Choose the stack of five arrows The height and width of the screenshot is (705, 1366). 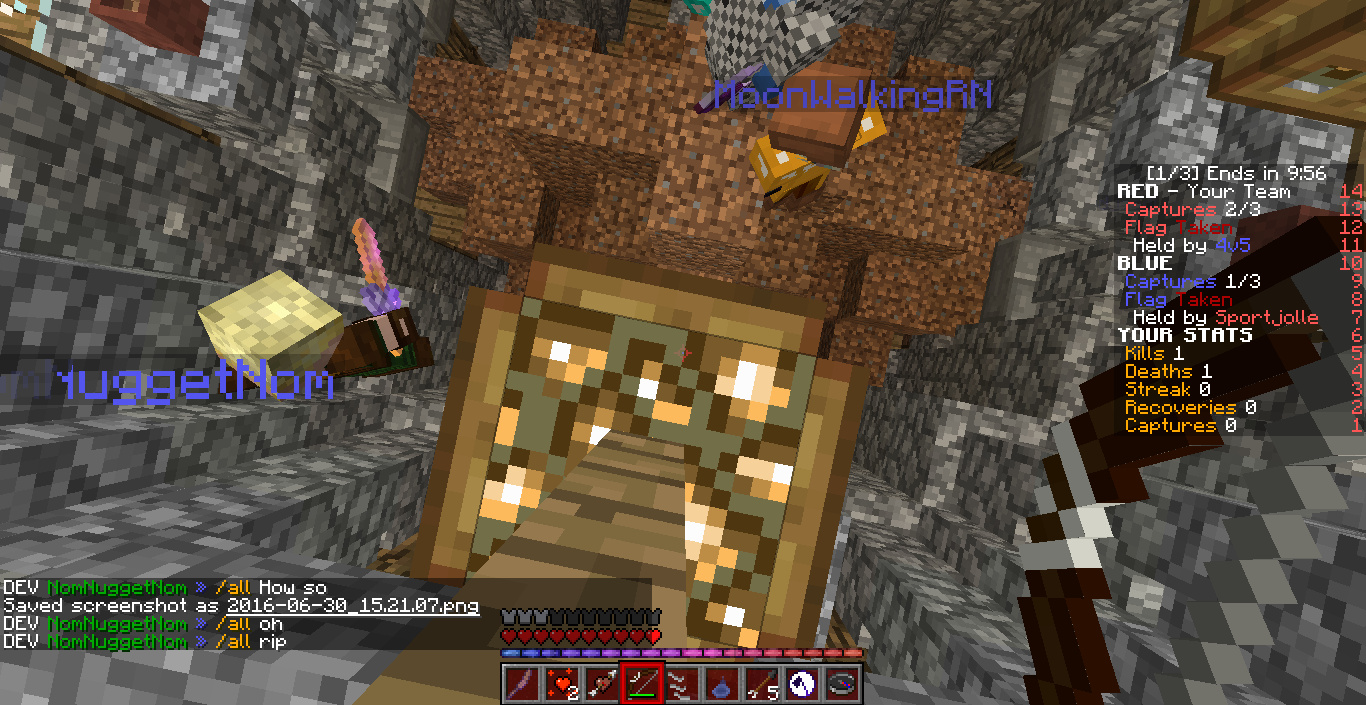760,683
